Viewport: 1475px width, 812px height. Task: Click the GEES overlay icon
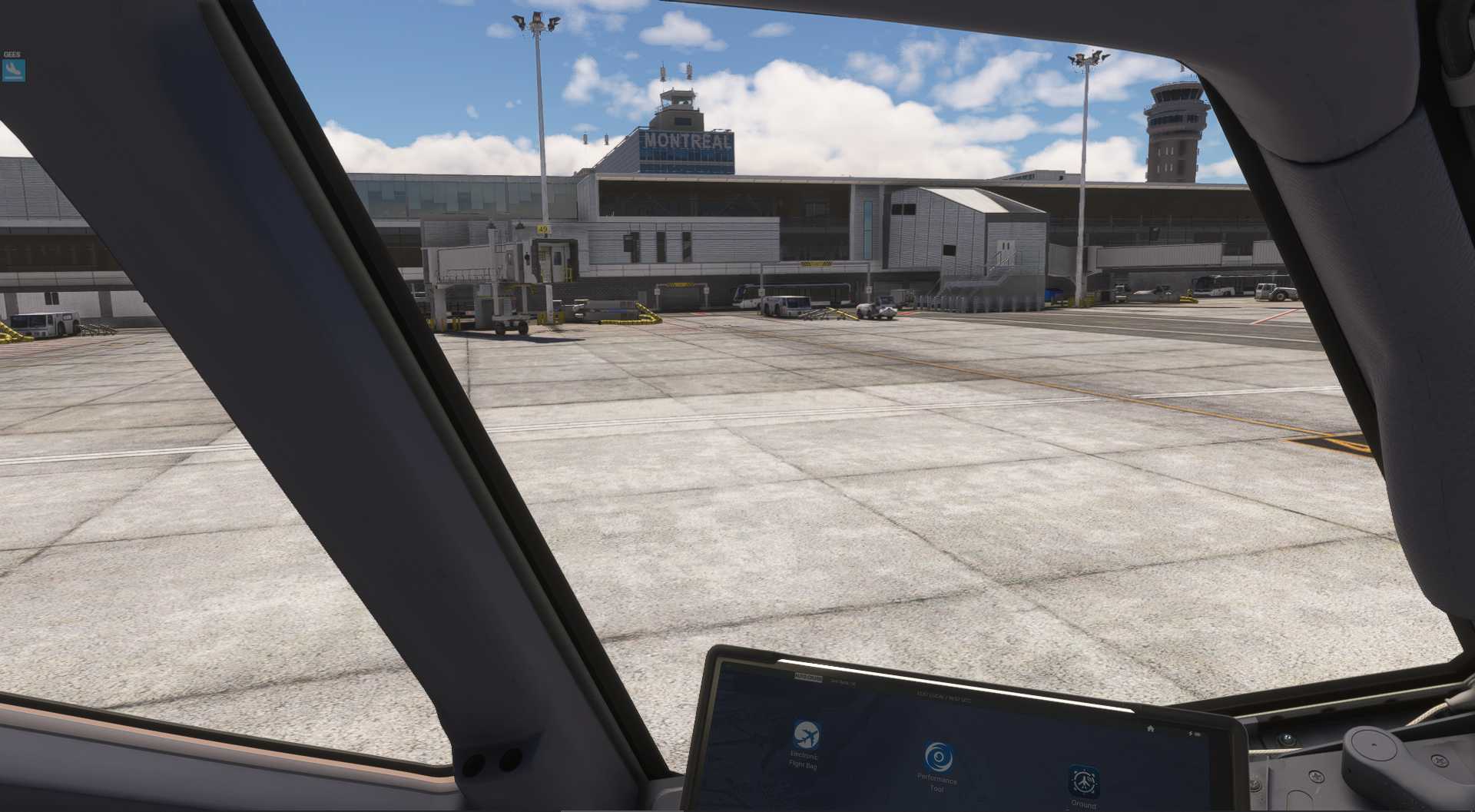14,71
